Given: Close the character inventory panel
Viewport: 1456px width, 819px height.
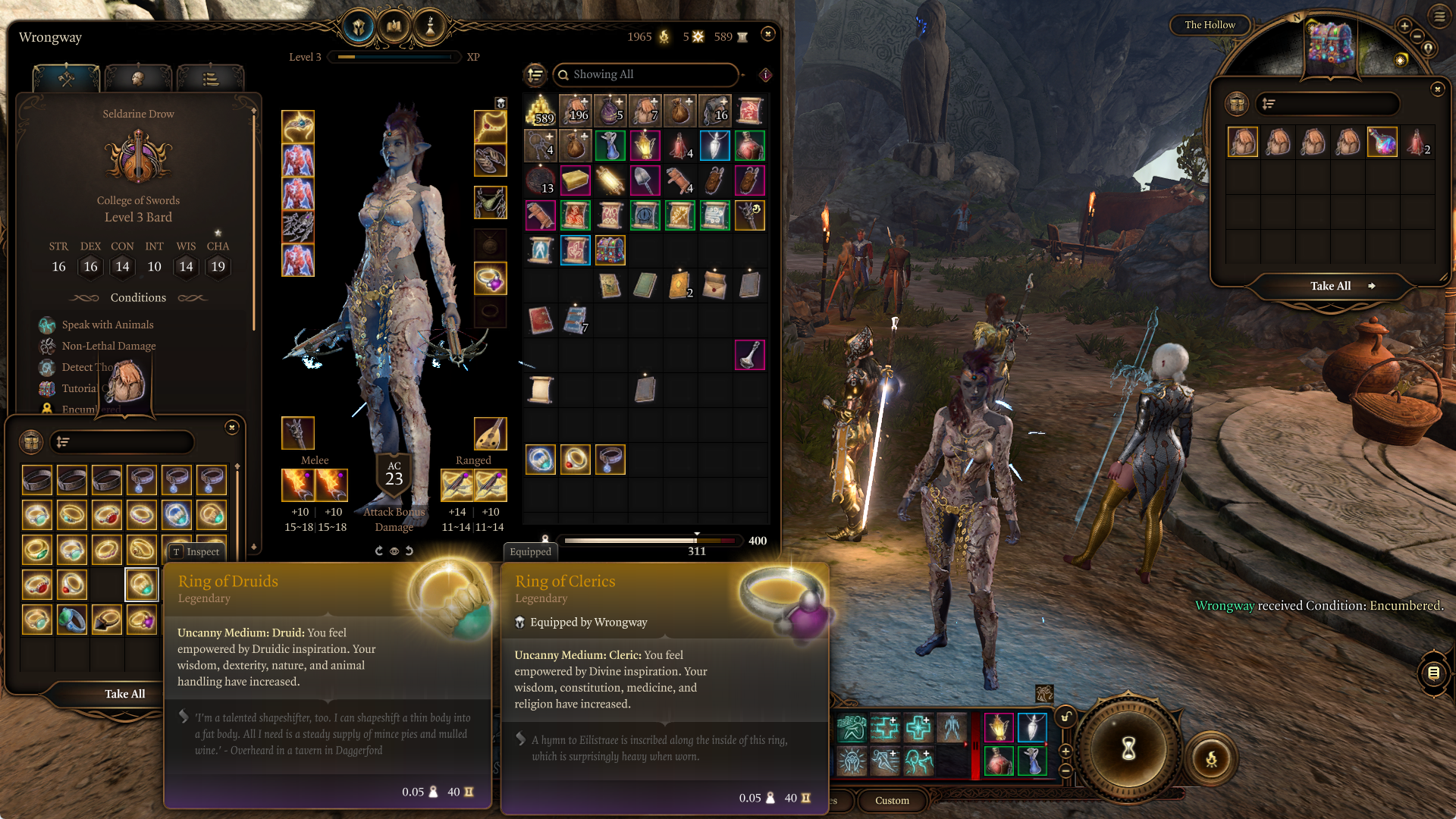Looking at the screenshot, I should tap(767, 34).
